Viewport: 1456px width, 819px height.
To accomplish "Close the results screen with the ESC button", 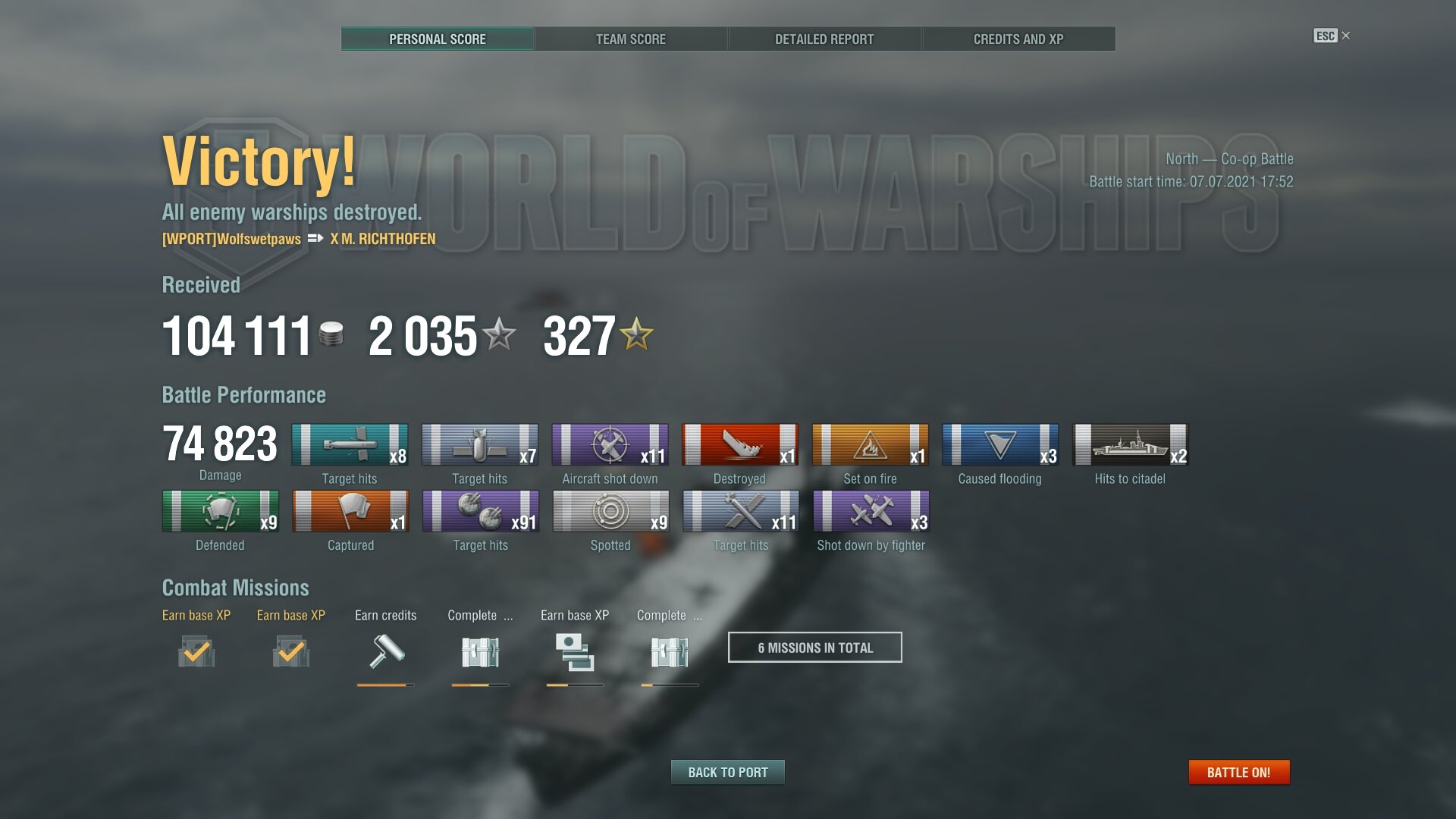I will [1332, 36].
